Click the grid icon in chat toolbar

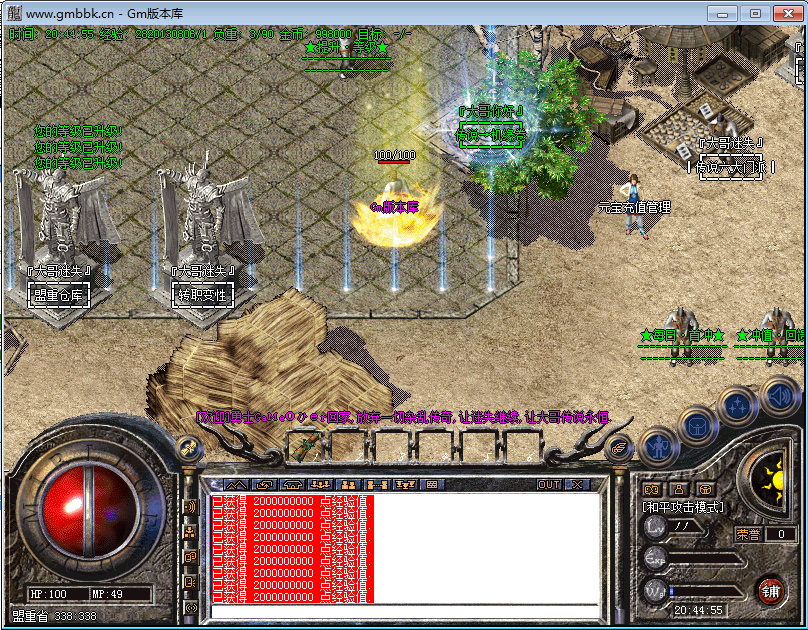(431, 484)
